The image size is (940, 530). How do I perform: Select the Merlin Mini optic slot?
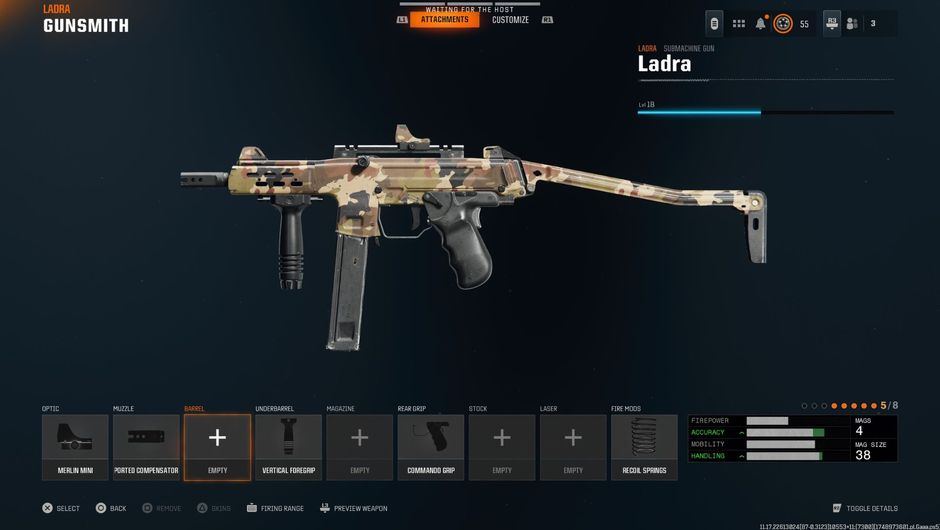click(x=75, y=447)
